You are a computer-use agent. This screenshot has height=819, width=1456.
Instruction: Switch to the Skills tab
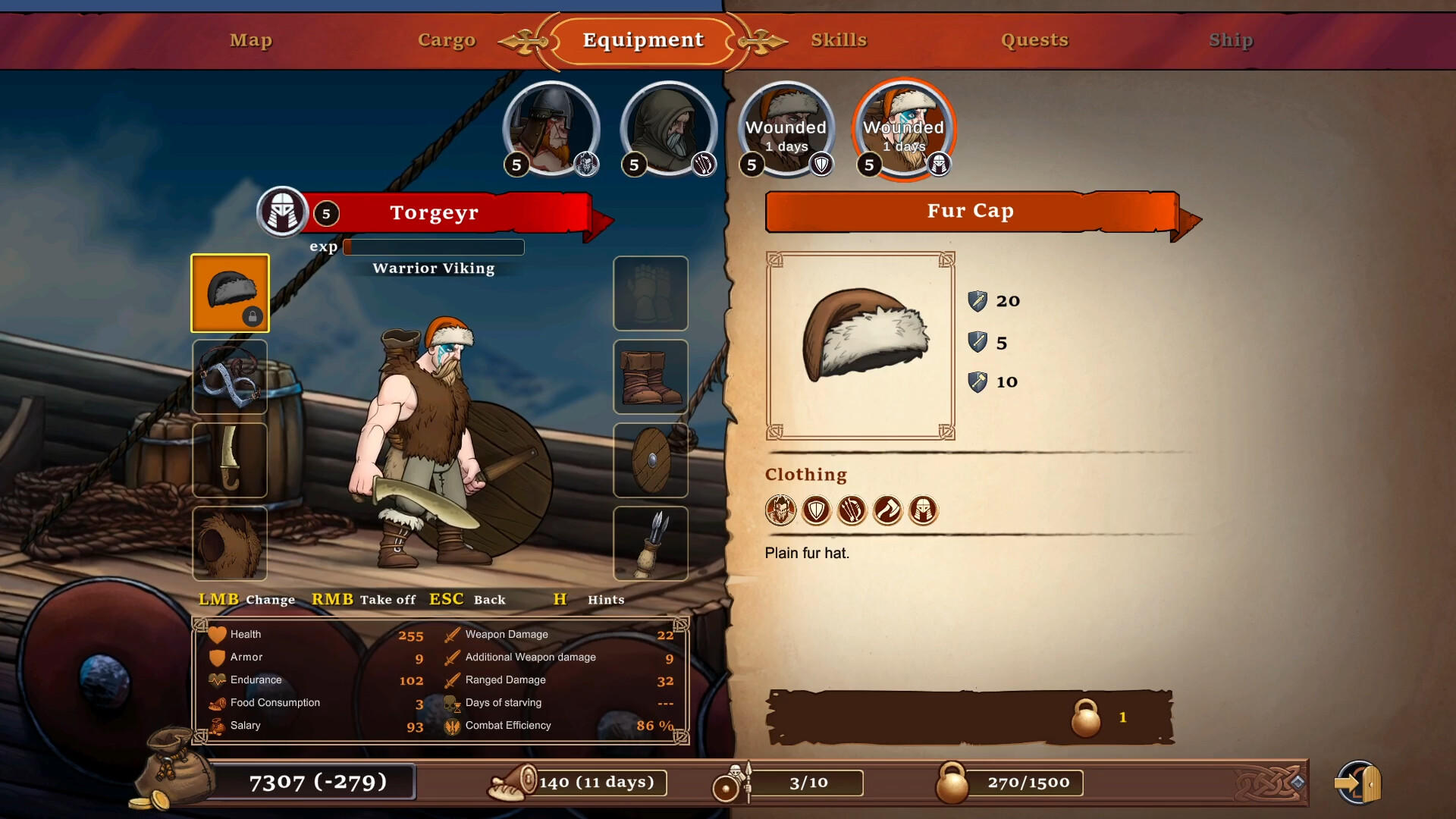(839, 40)
